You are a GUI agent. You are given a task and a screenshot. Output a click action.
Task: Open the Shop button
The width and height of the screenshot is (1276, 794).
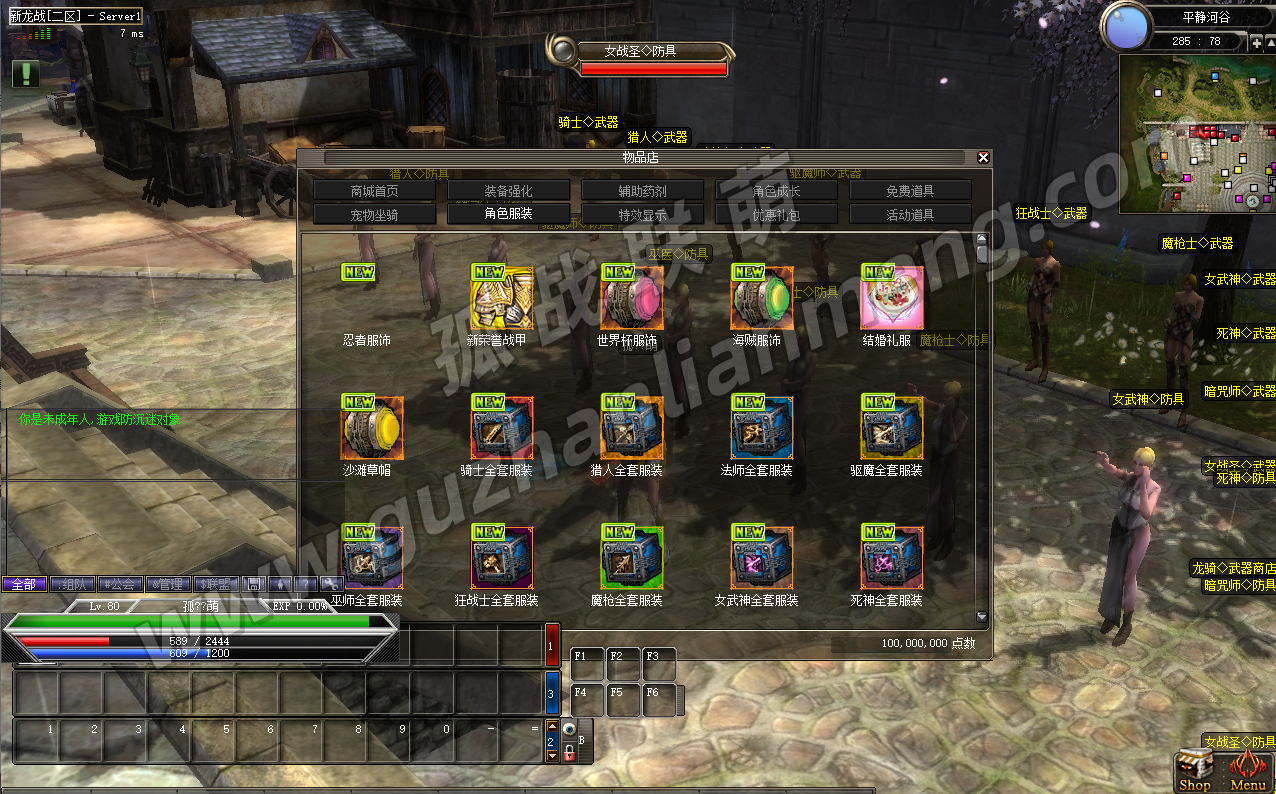click(1195, 771)
